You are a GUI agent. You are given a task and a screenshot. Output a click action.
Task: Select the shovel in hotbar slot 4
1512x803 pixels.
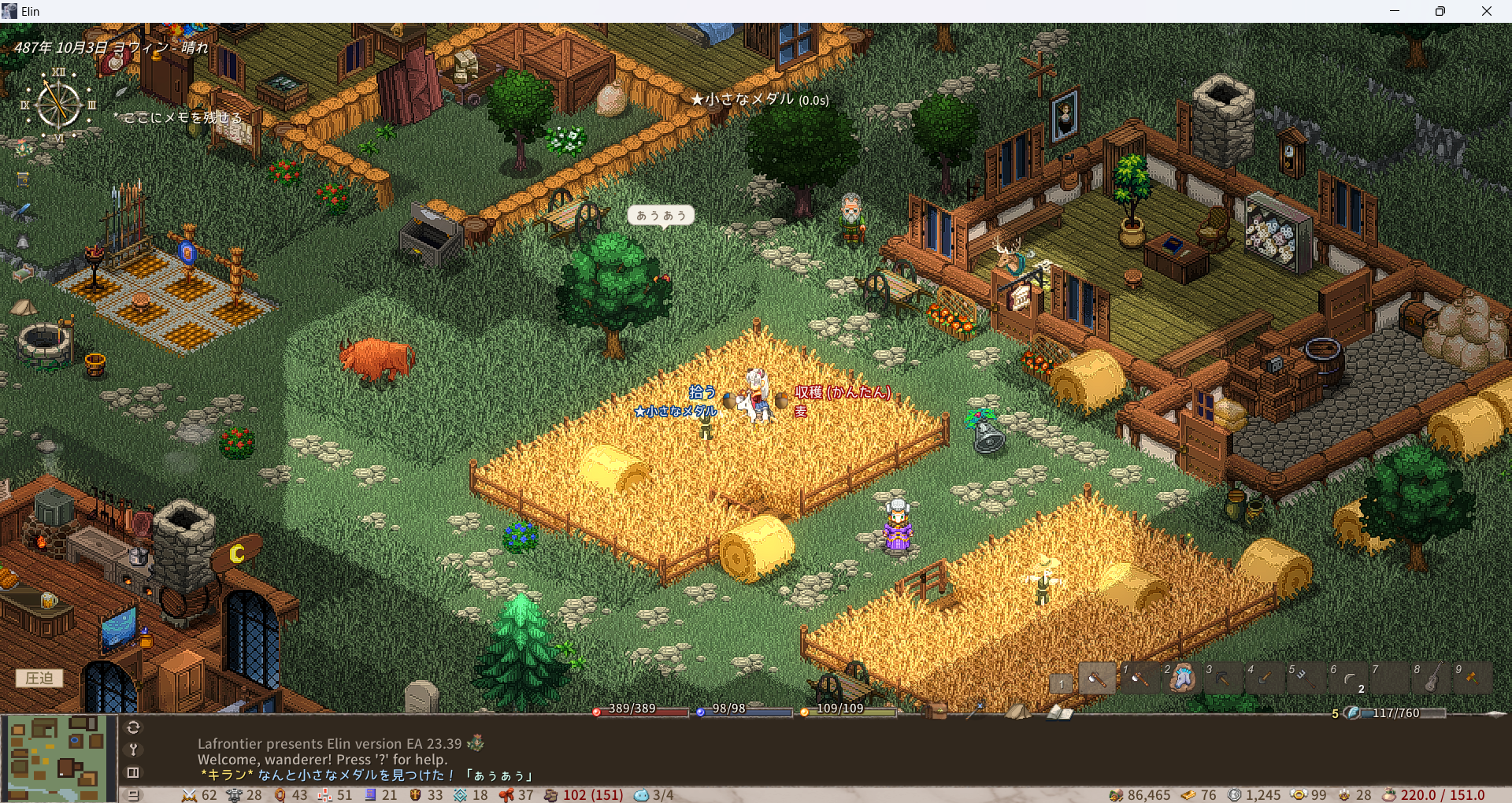(x=1264, y=678)
